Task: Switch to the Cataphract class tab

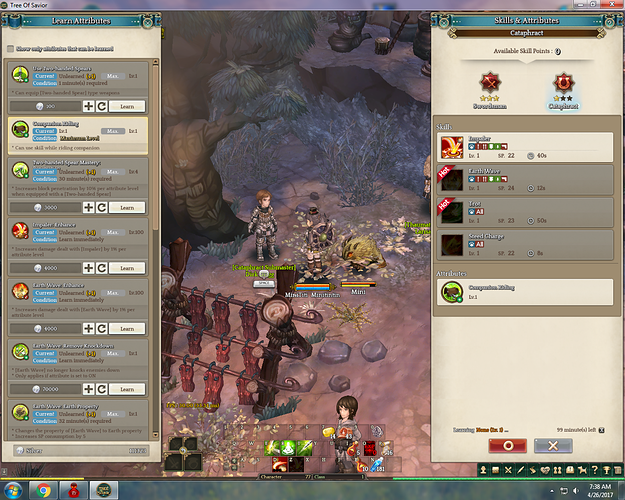Action: click(563, 85)
